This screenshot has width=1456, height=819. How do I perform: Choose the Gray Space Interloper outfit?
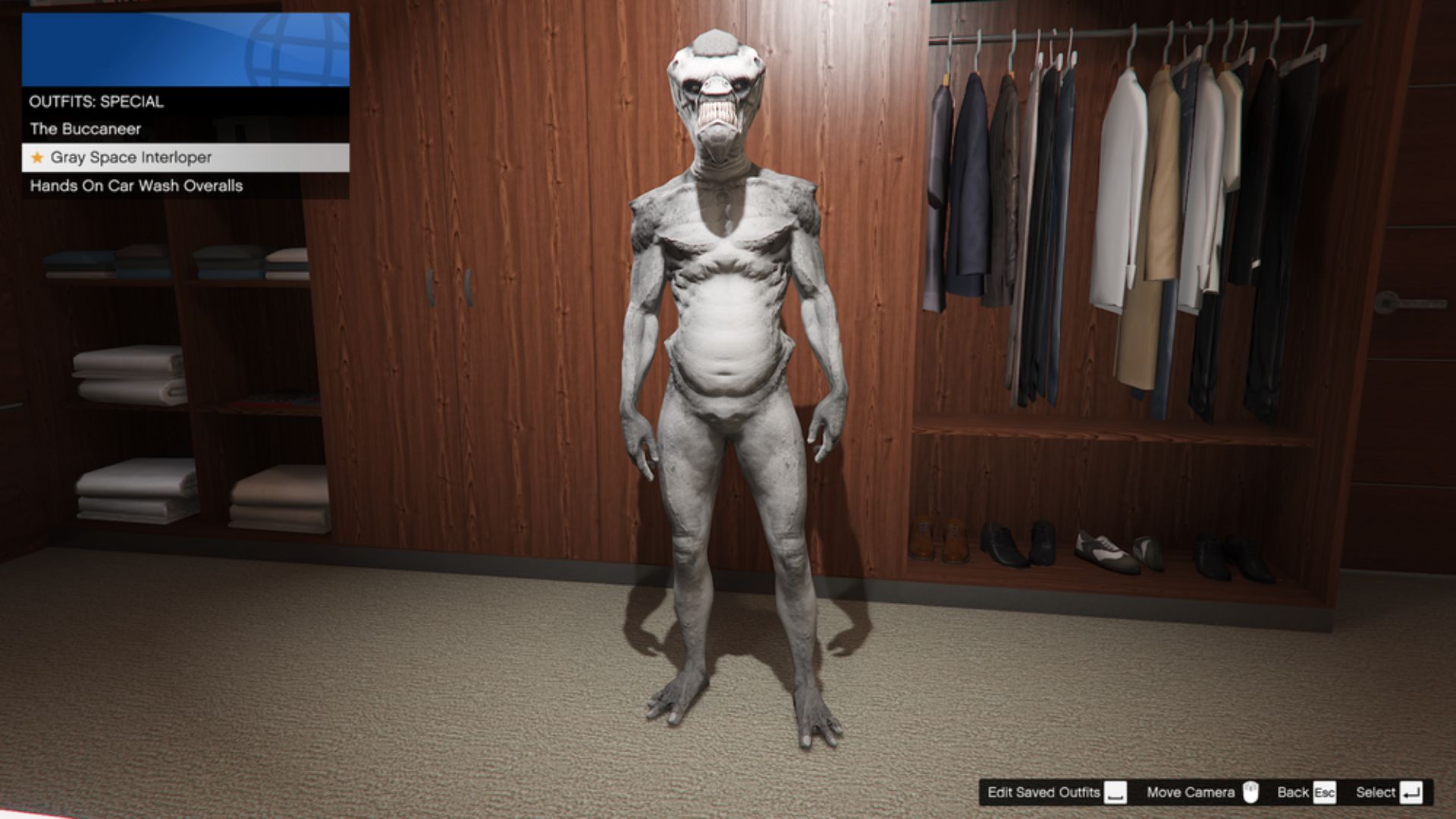click(131, 158)
